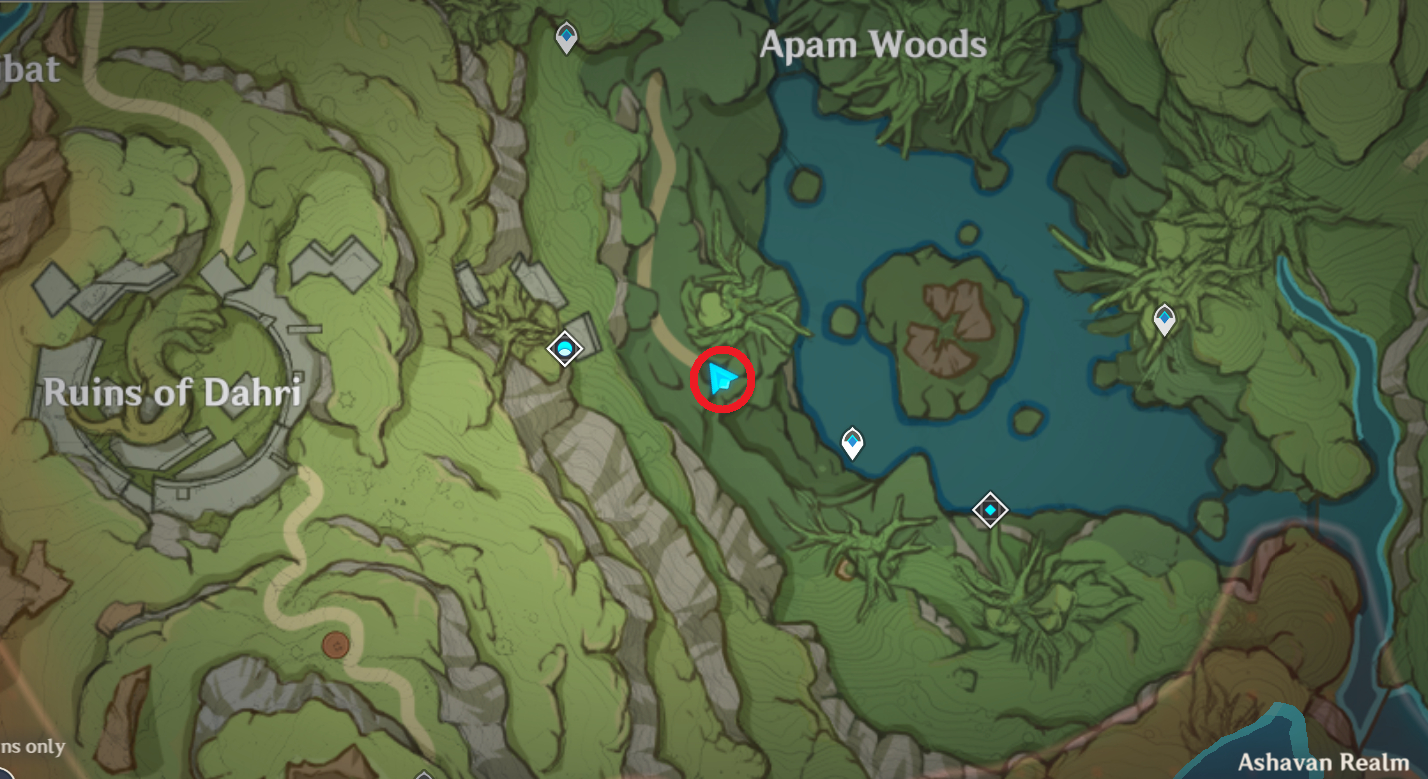Click the 'ns only' text in the bottom-left corner
The height and width of the screenshot is (779, 1428).
(x=31, y=745)
